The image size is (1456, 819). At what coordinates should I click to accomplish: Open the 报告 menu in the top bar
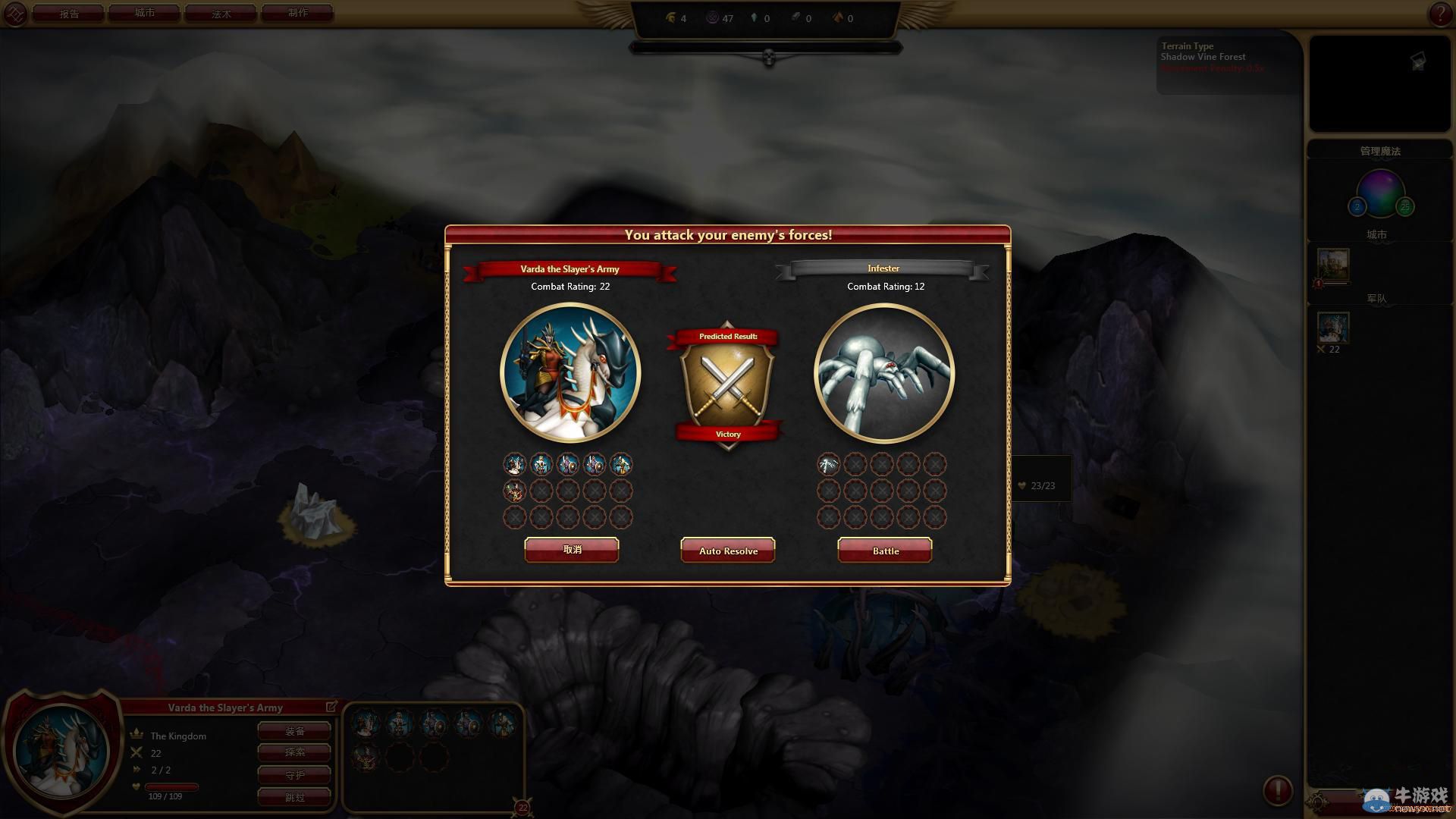pyautogui.click(x=69, y=14)
